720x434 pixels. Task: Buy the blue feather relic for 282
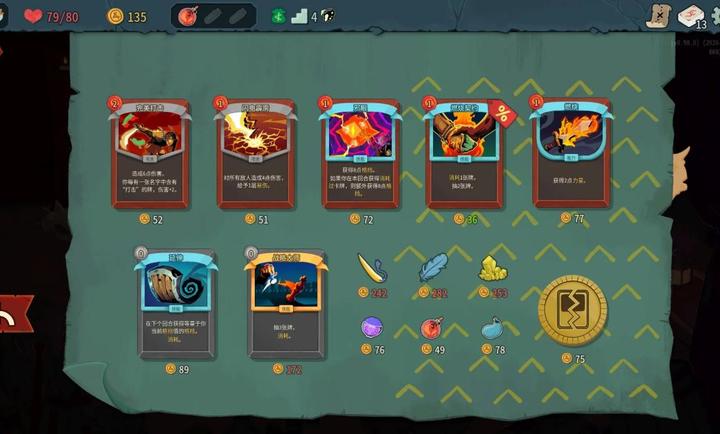pos(432,268)
